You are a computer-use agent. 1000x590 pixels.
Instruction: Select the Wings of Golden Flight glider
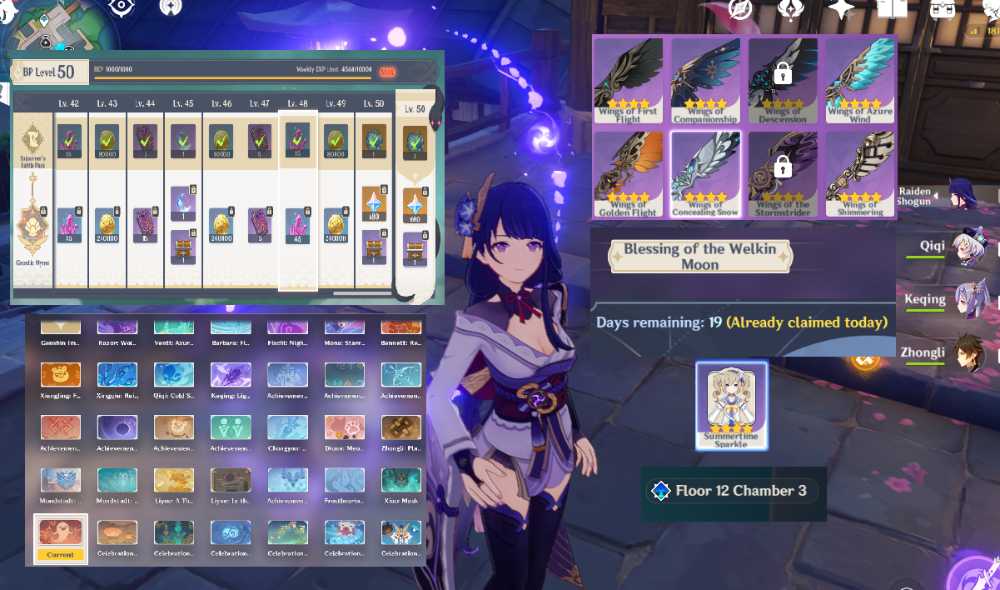[x=629, y=174]
